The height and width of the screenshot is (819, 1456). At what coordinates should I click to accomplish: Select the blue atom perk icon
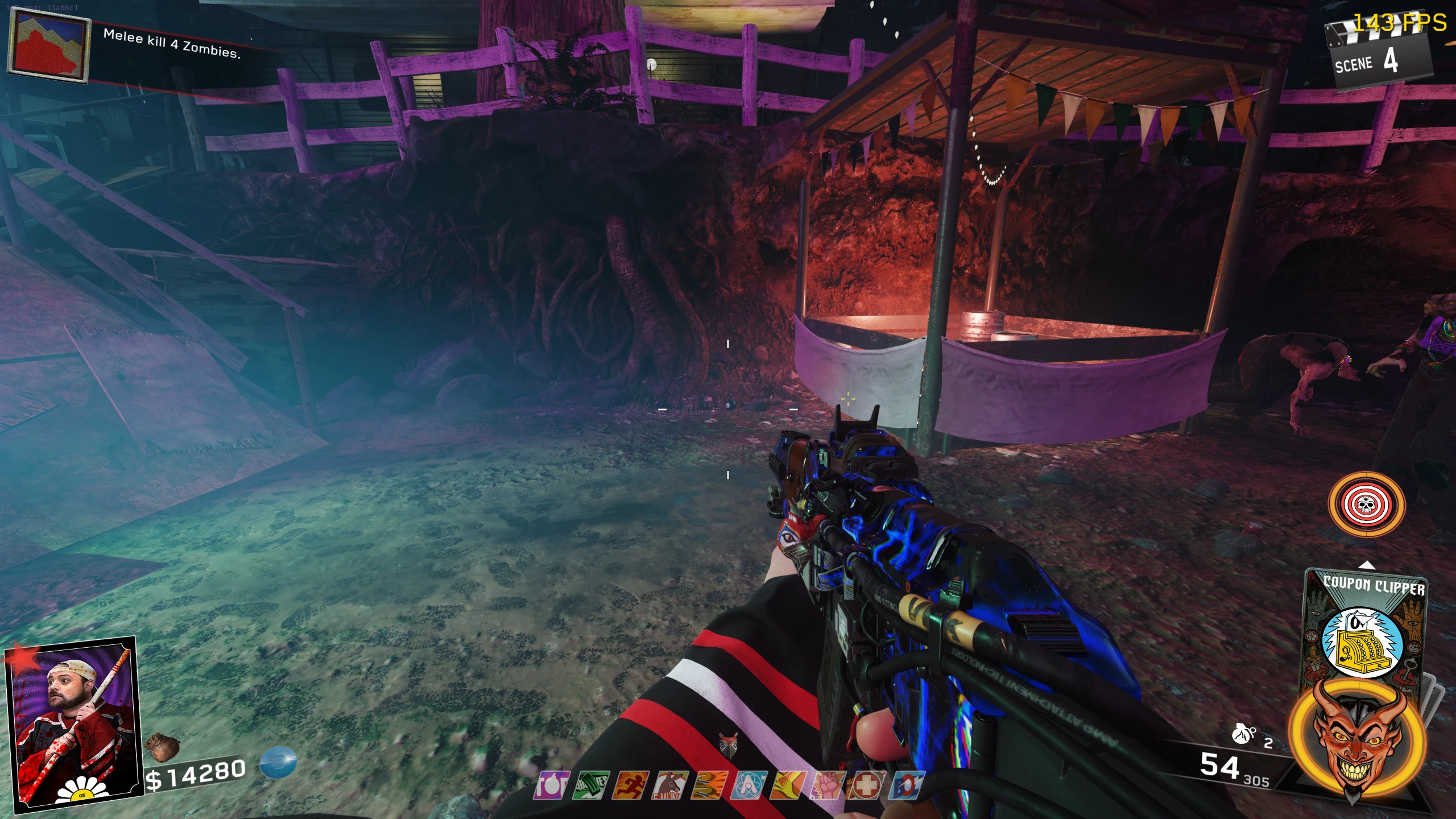tap(748, 785)
